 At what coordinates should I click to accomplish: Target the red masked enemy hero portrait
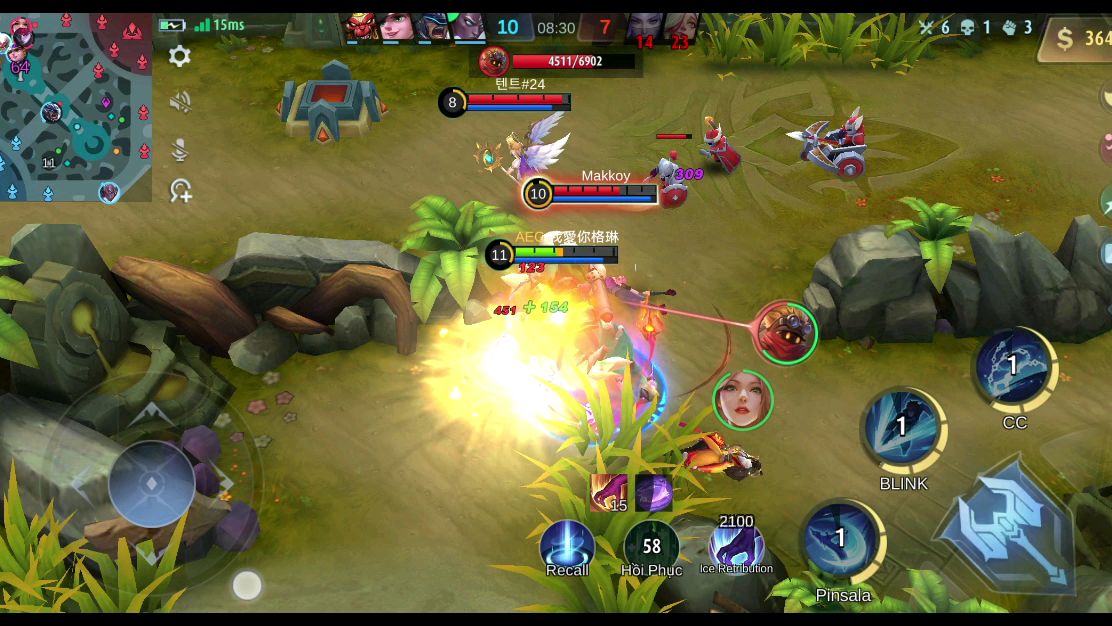pyautogui.click(x=786, y=332)
